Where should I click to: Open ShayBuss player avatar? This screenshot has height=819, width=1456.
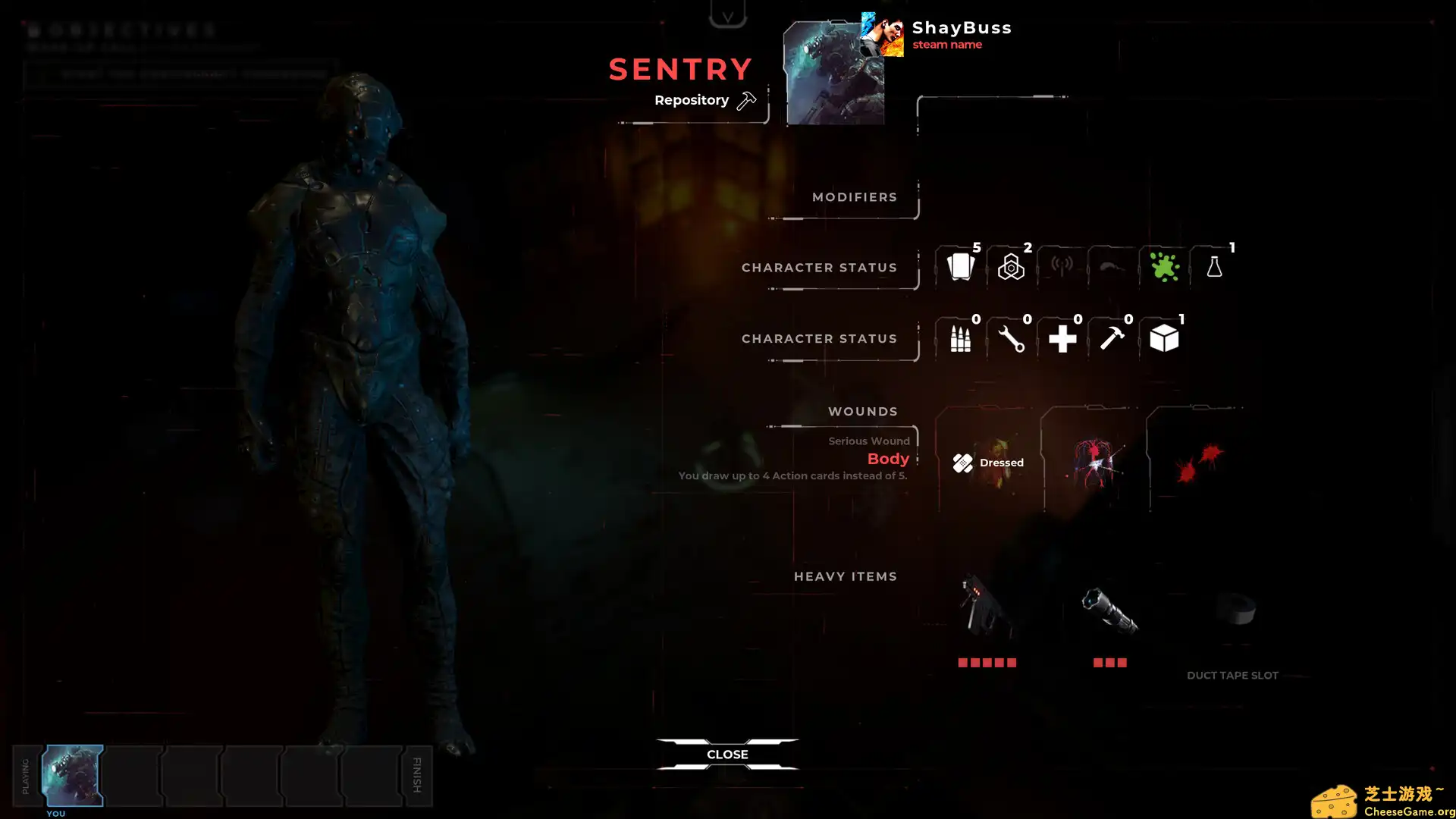[x=882, y=35]
